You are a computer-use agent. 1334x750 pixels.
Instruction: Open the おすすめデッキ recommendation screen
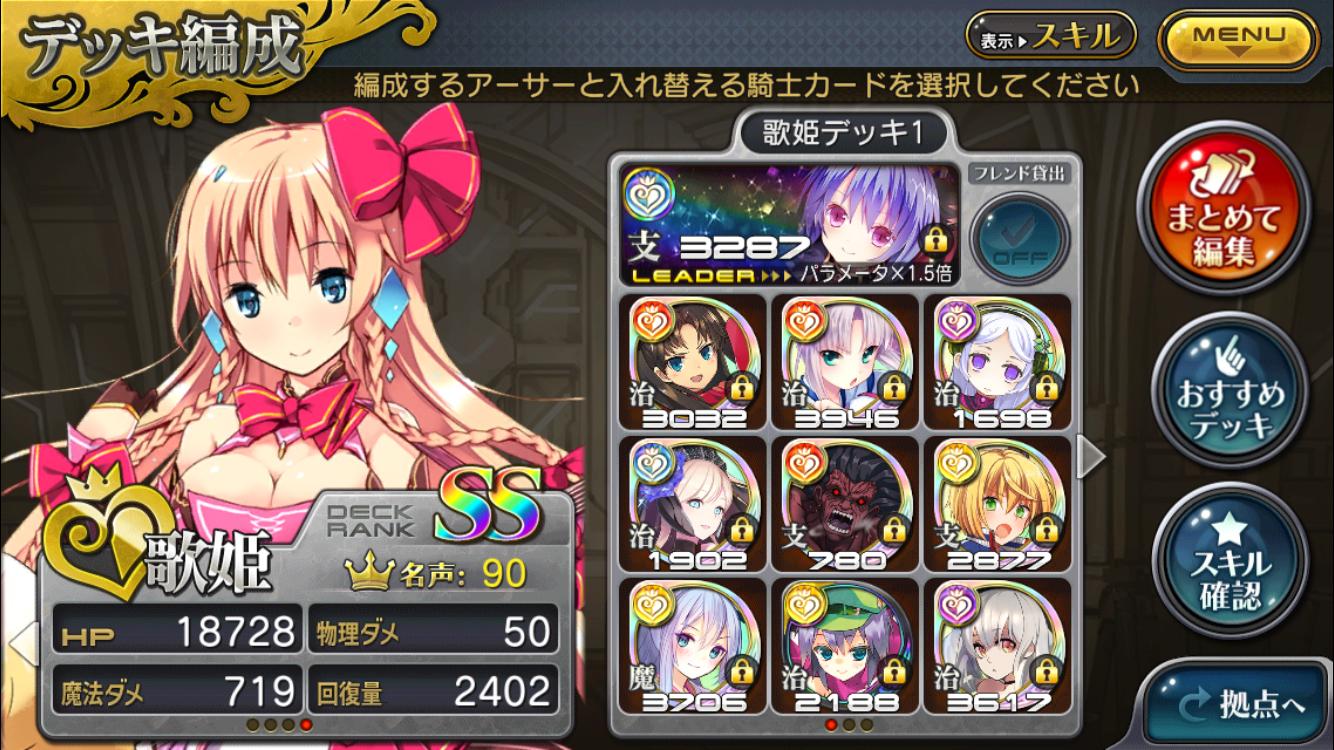click(x=1233, y=390)
